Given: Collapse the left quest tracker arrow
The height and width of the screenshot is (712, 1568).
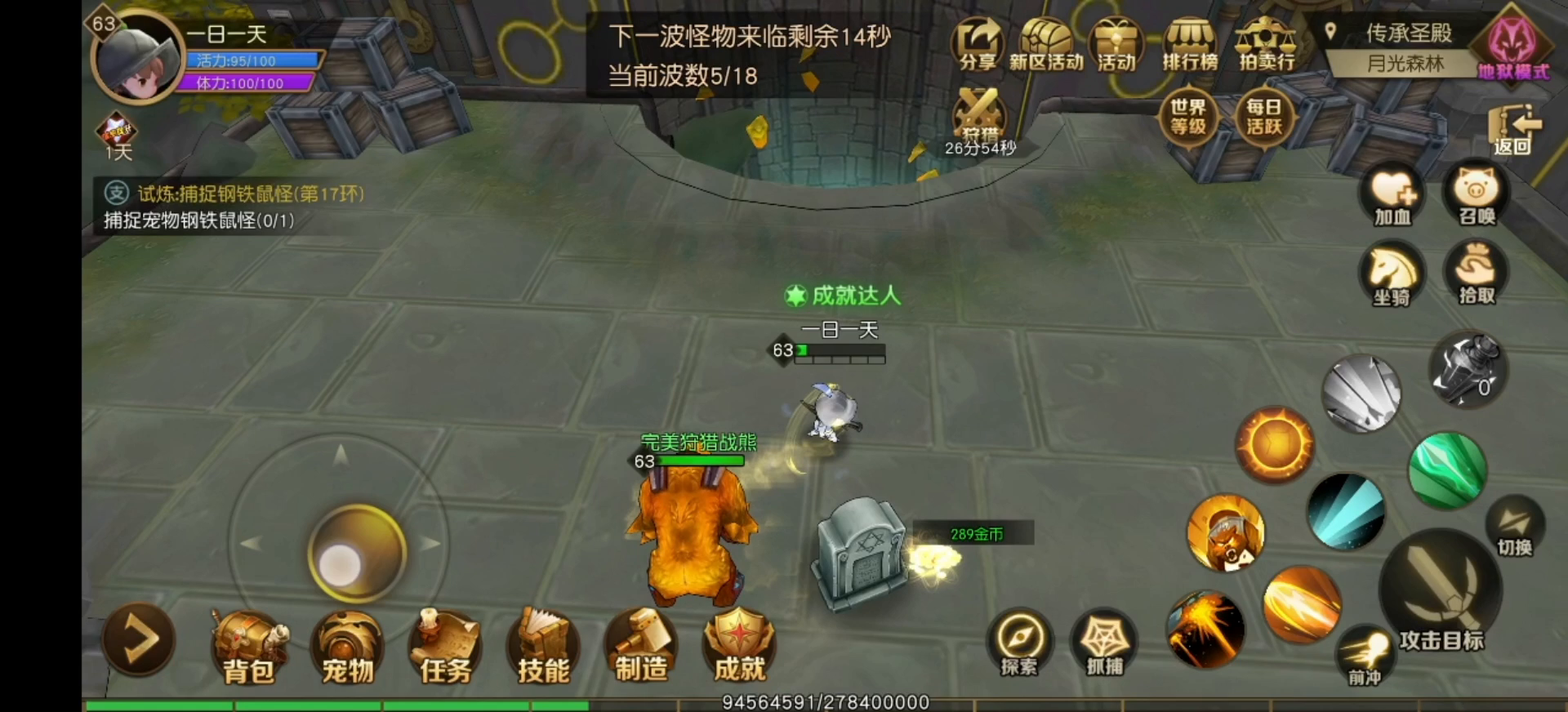Looking at the screenshot, I should [137, 641].
